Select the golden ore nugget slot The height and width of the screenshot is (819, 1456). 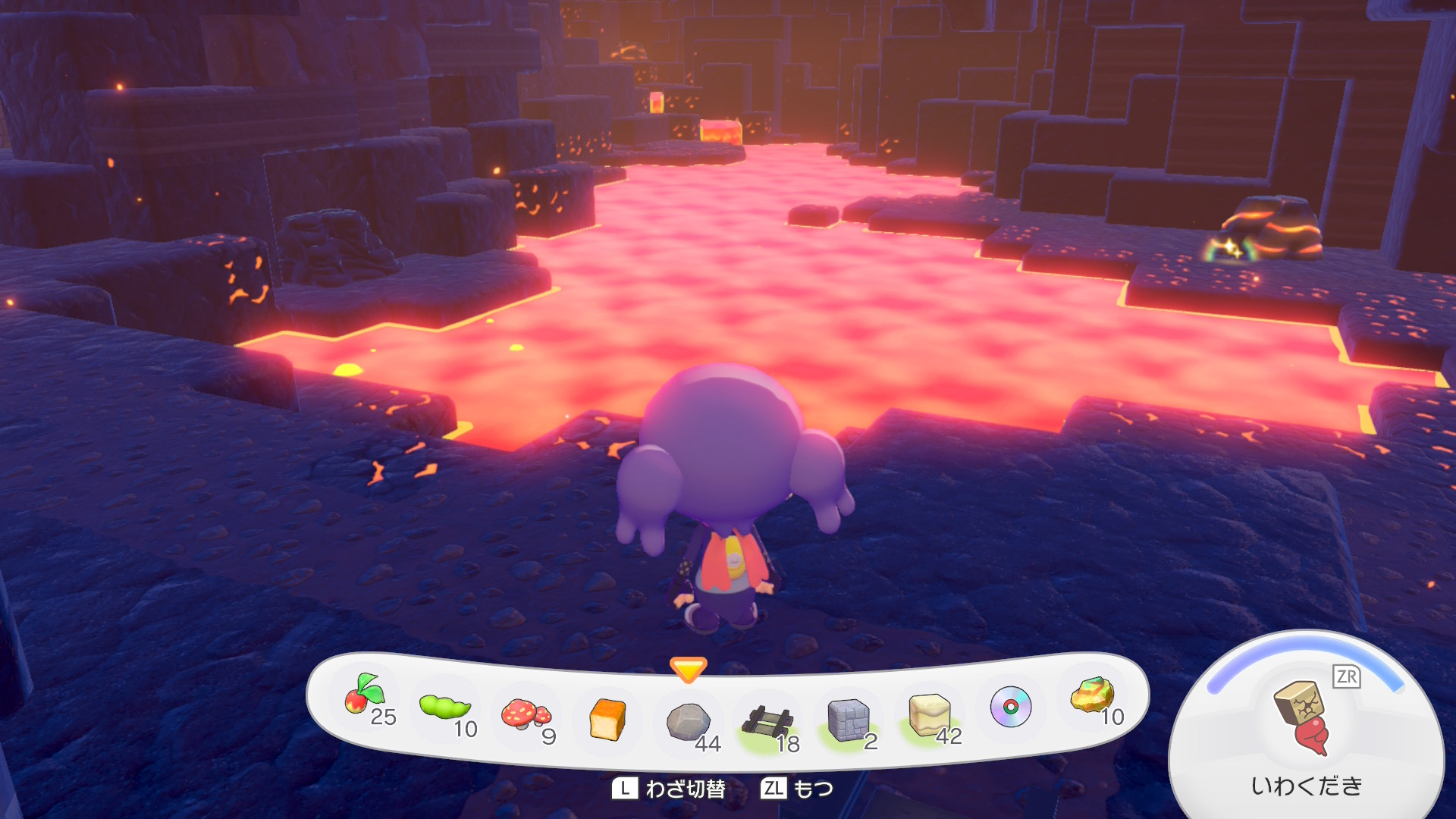pyautogui.click(x=1092, y=696)
